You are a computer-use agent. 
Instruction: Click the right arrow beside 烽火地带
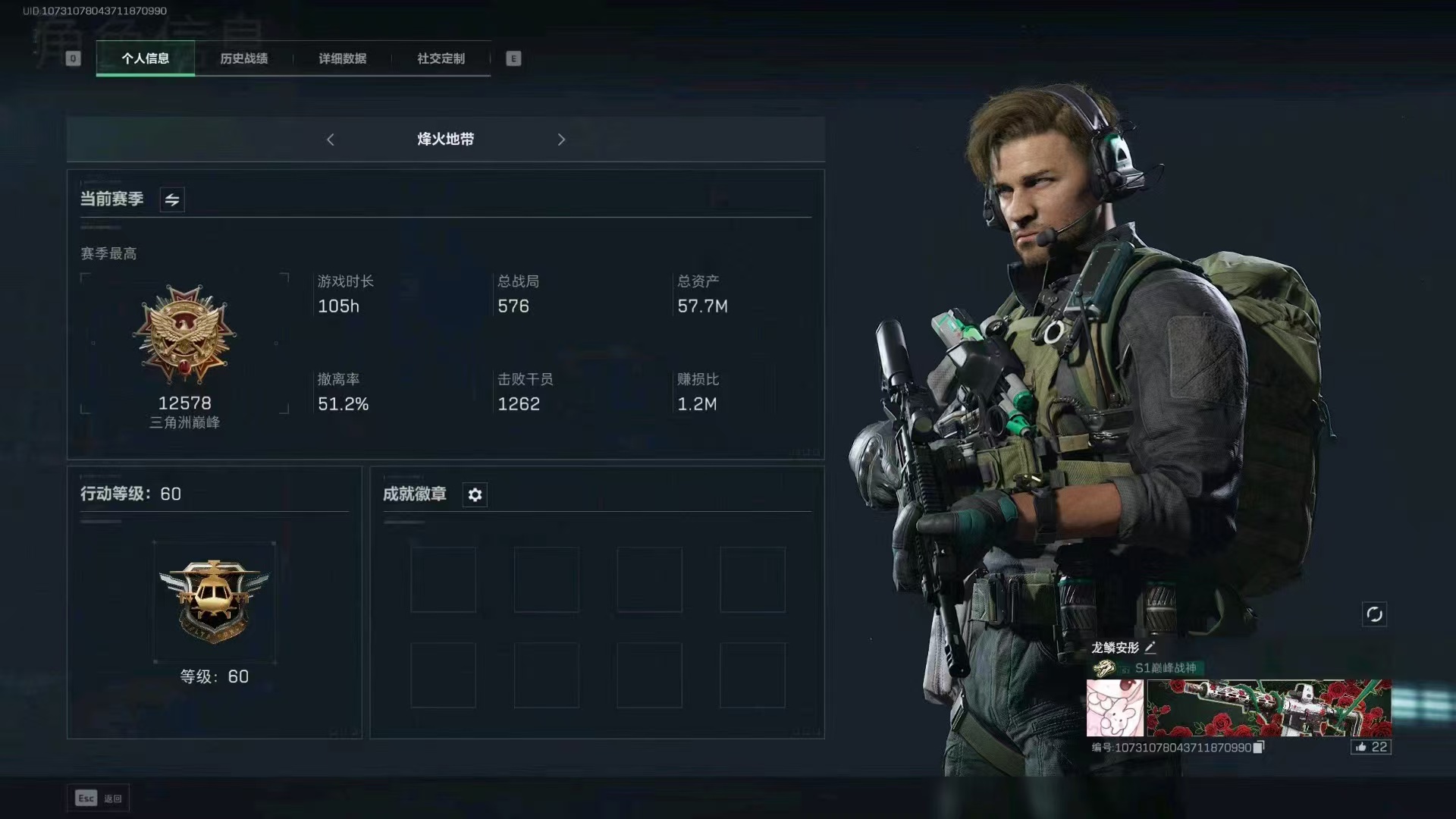pos(561,140)
